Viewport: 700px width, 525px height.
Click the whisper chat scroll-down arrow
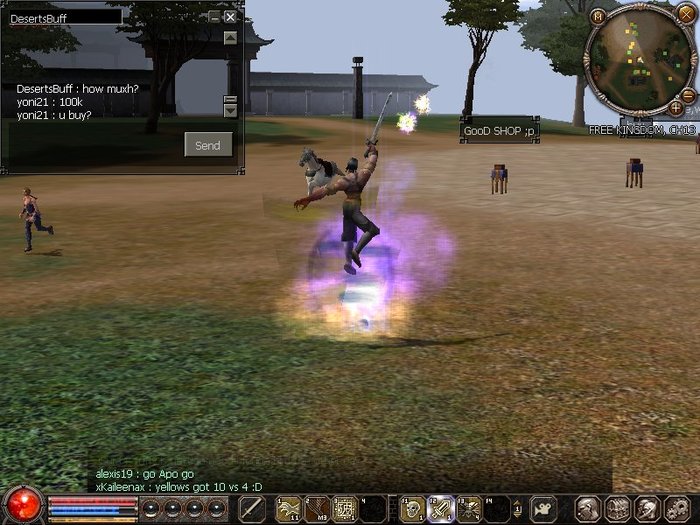231,110
